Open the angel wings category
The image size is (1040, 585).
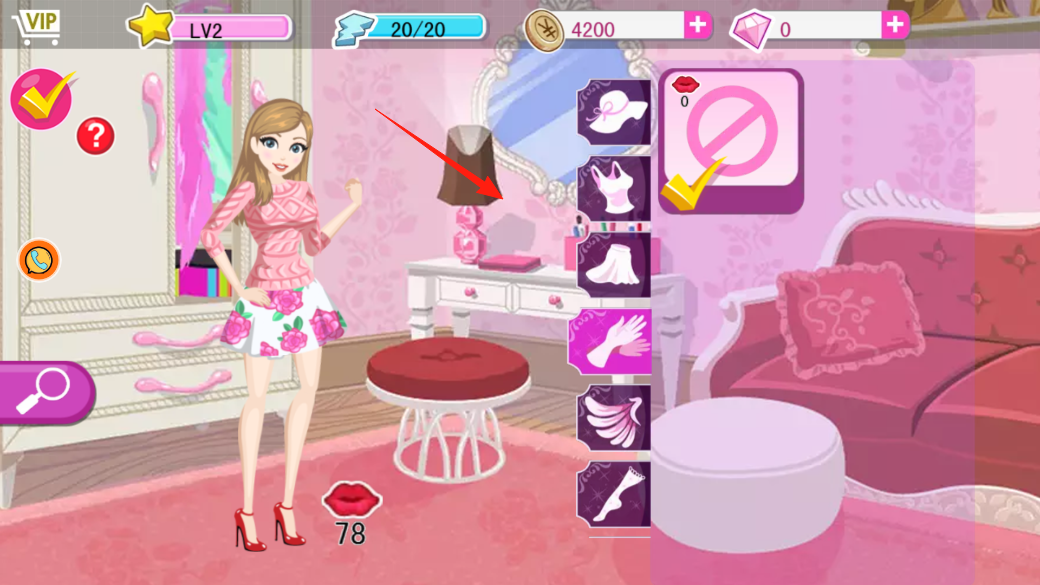click(x=613, y=417)
